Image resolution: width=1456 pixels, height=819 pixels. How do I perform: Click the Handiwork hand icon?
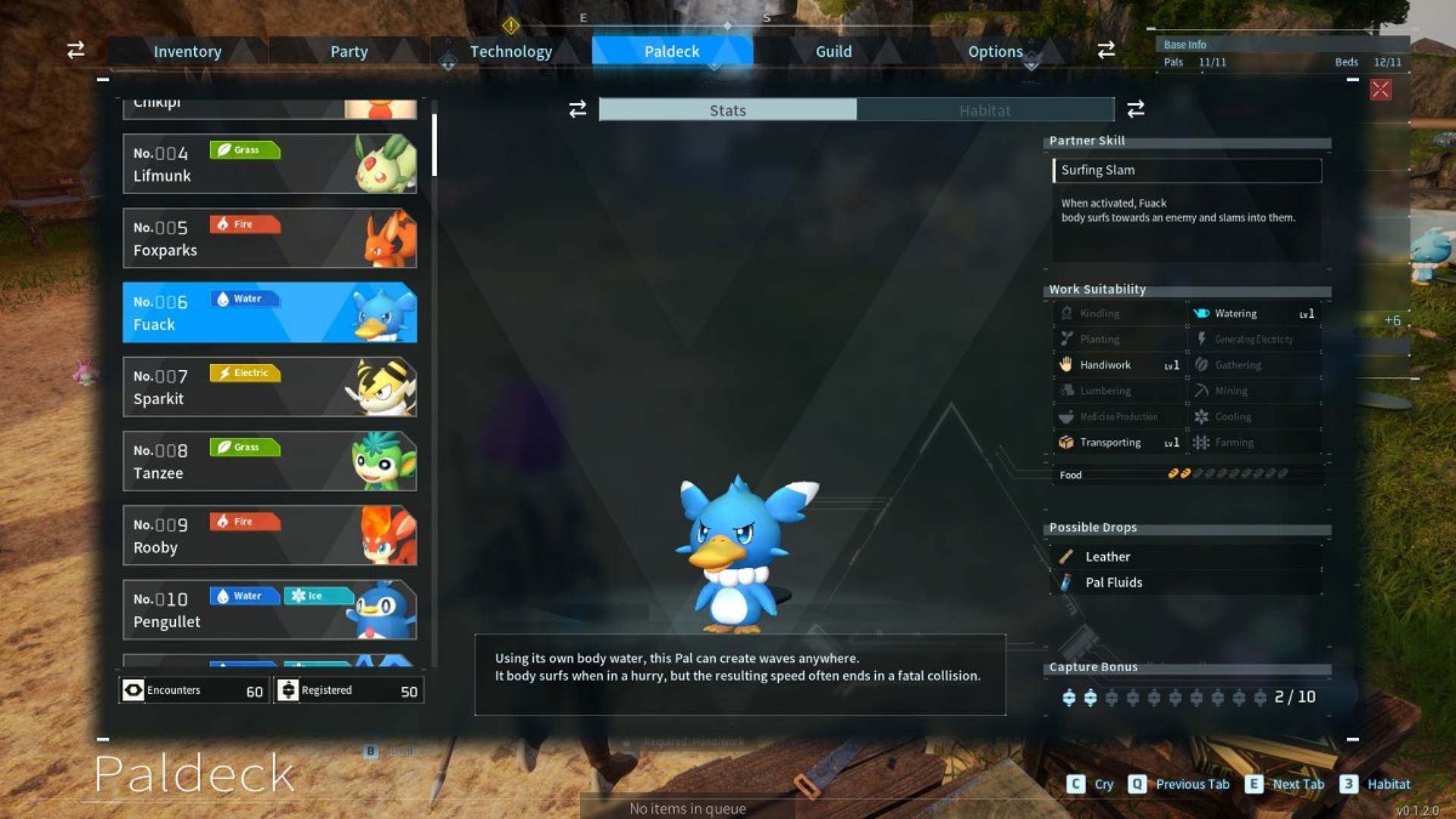pyautogui.click(x=1066, y=365)
